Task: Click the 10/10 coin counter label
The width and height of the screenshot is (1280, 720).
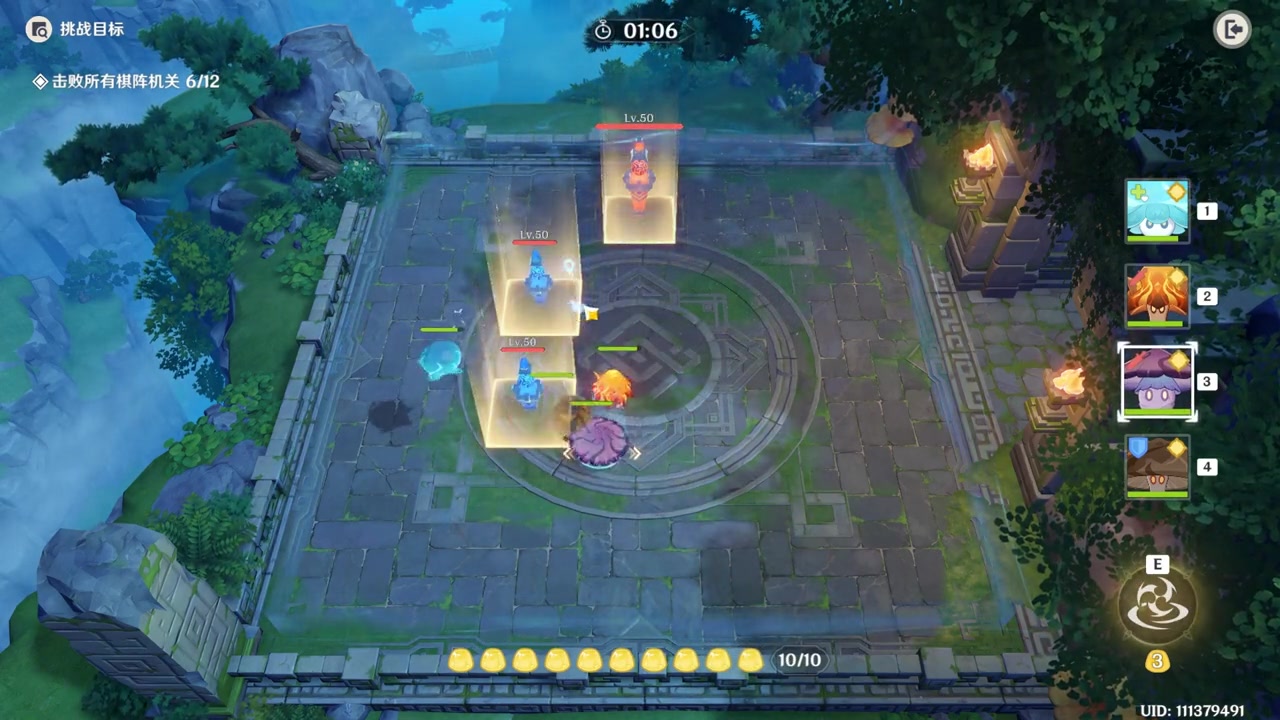Action: (x=799, y=660)
